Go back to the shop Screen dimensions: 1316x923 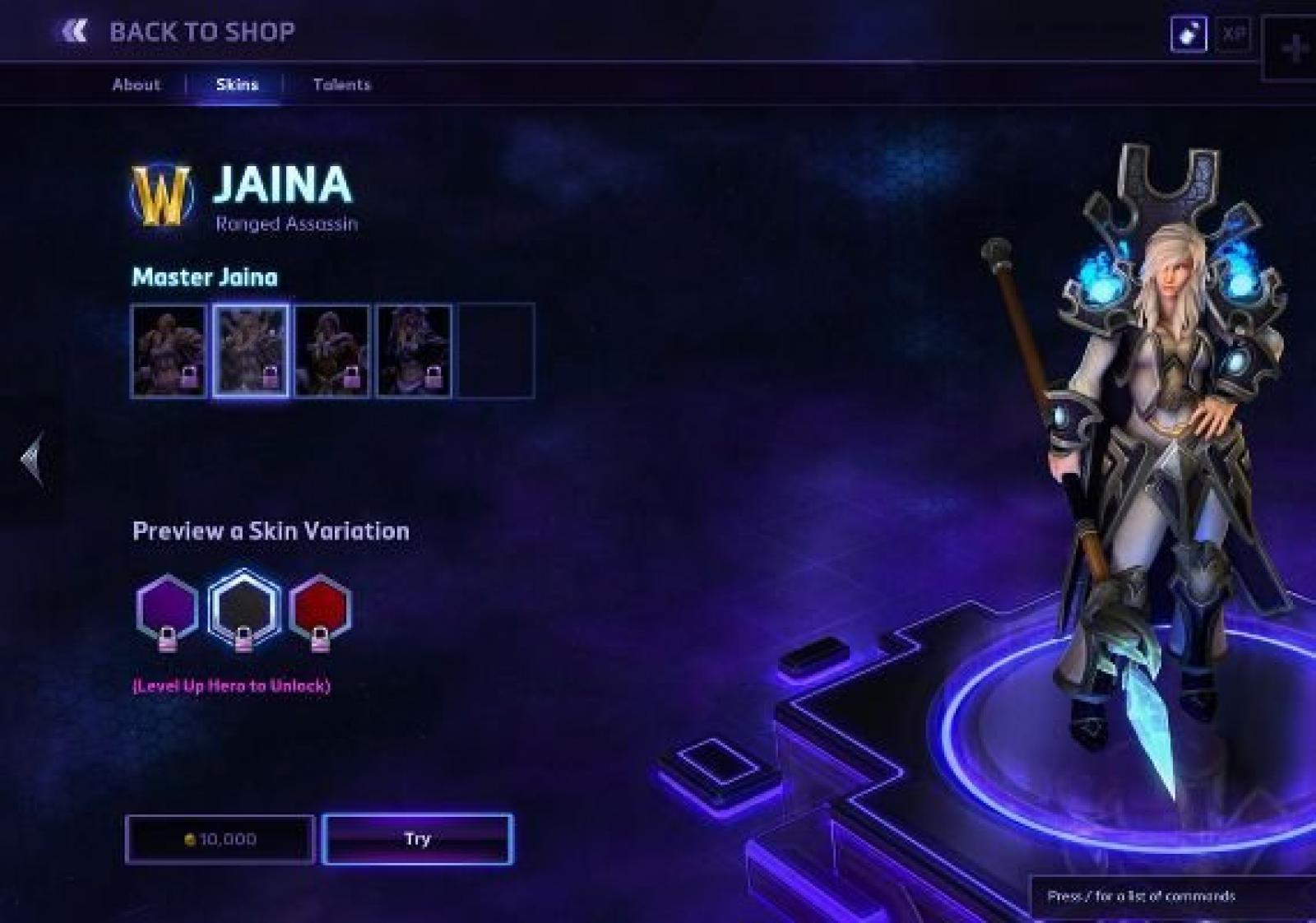tap(178, 32)
